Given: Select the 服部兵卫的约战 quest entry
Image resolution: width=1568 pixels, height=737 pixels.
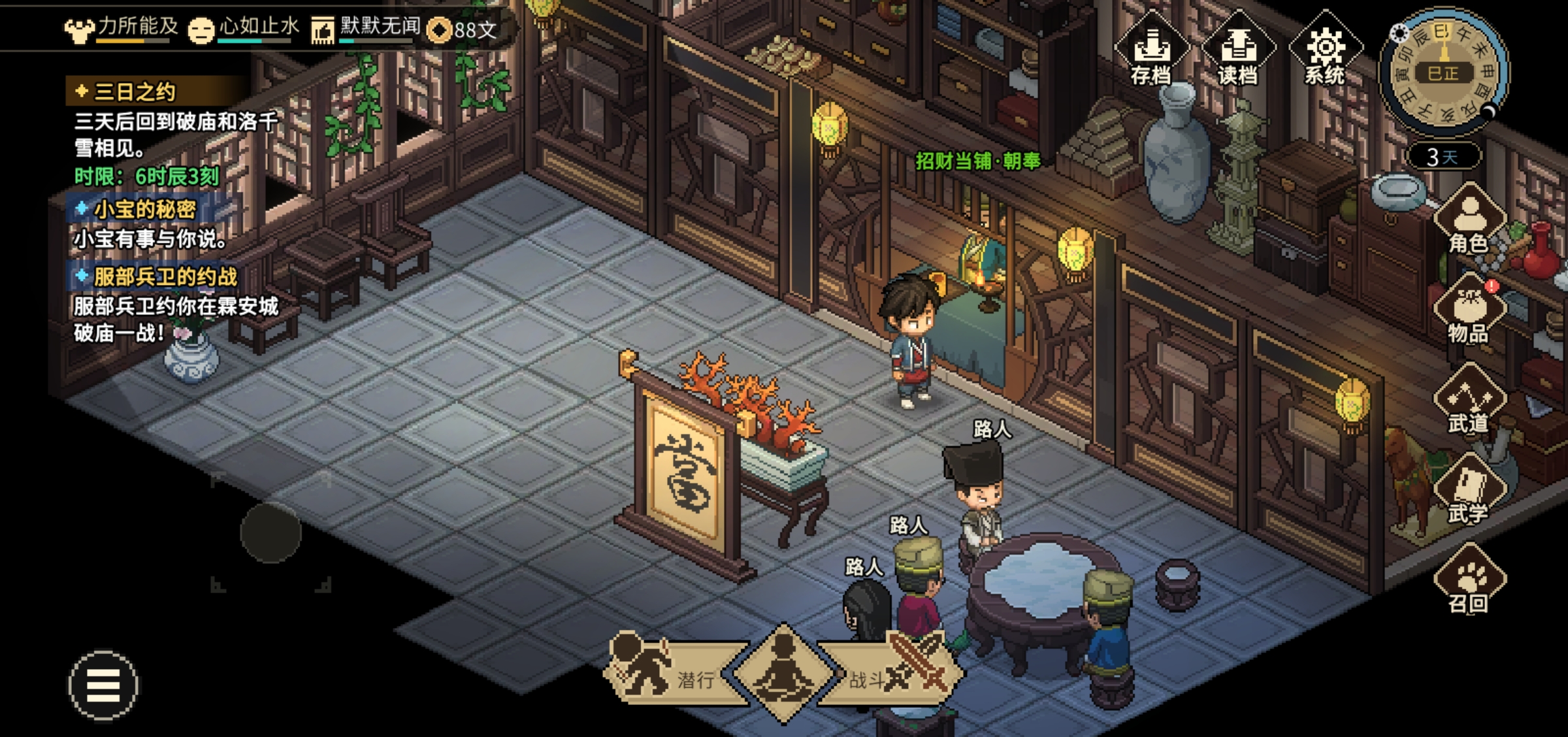Looking at the screenshot, I should [165, 276].
